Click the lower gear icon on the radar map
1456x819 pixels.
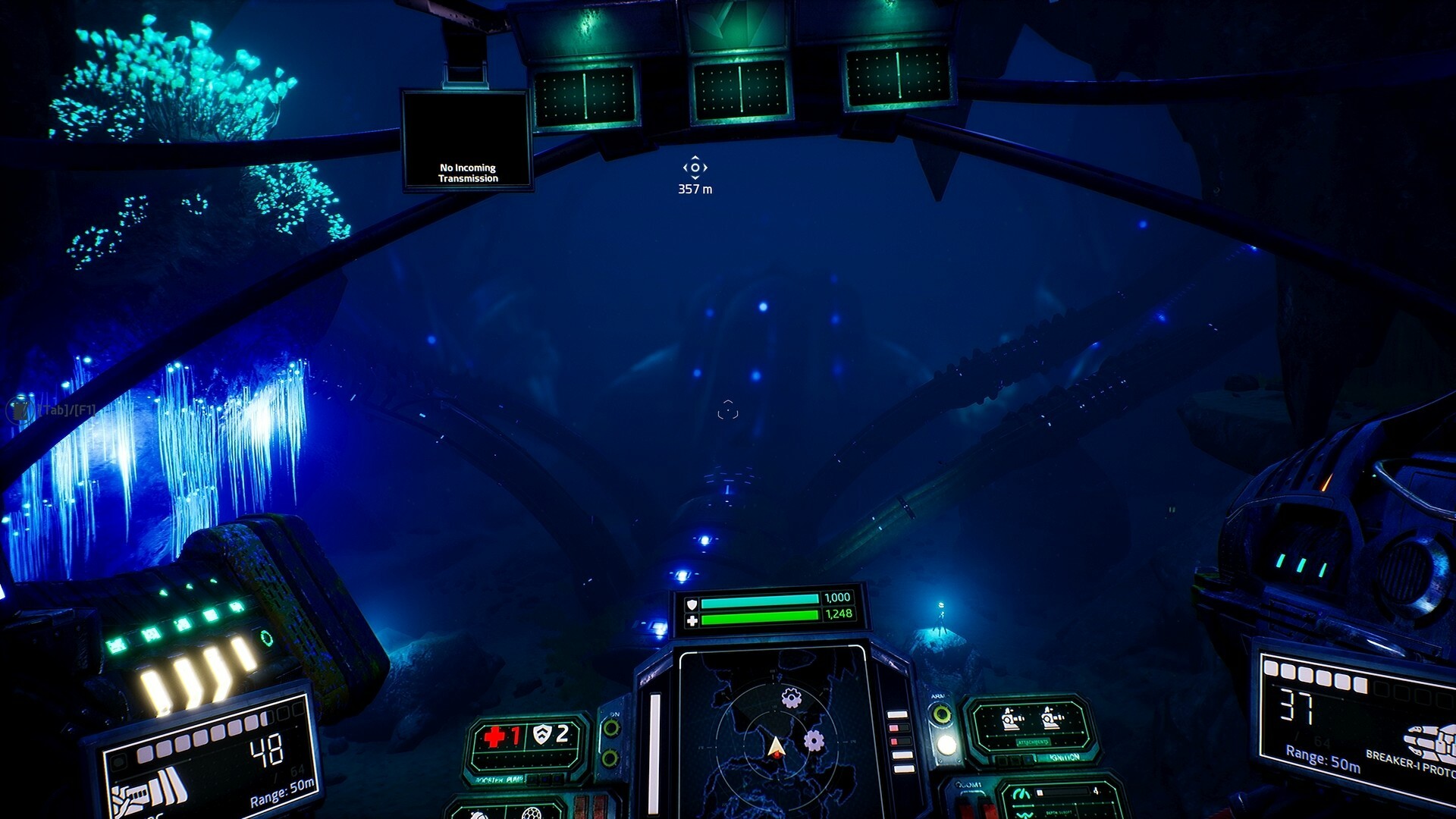pyautogui.click(x=814, y=740)
